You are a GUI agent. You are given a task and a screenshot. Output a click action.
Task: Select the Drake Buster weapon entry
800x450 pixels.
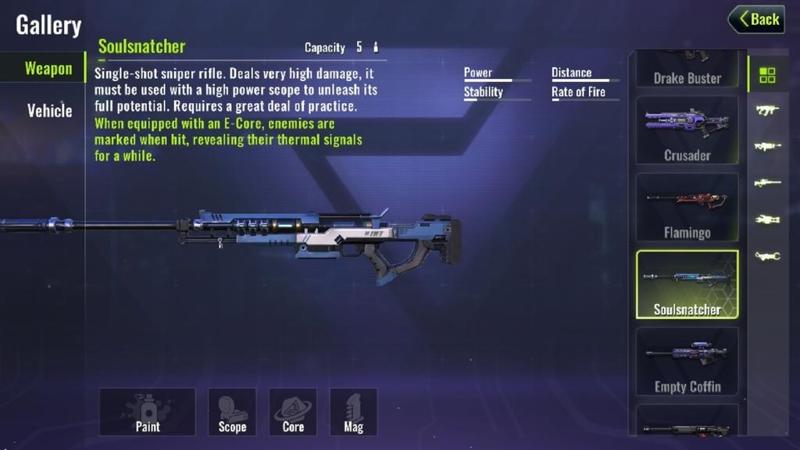(687, 70)
